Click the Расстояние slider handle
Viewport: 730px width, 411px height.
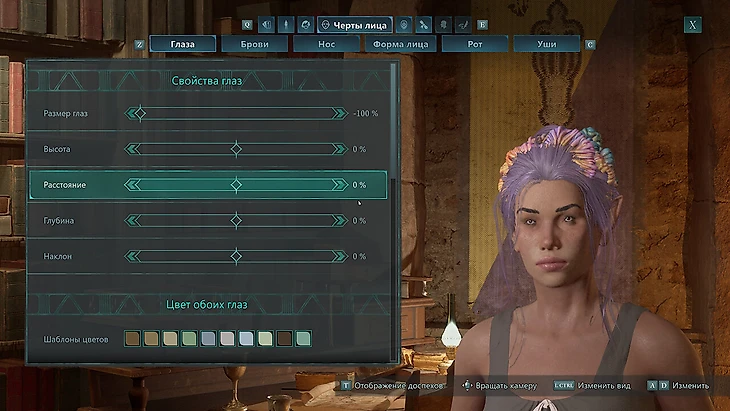[x=236, y=185]
